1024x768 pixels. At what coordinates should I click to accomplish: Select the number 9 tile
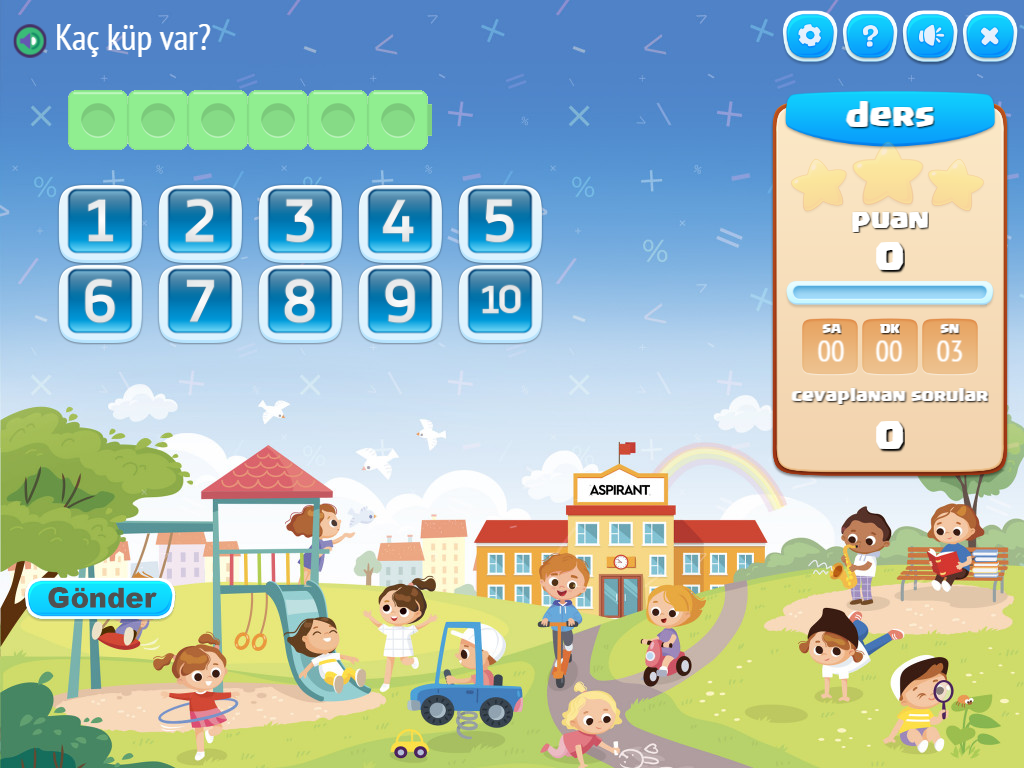pyautogui.click(x=400, y=302)
